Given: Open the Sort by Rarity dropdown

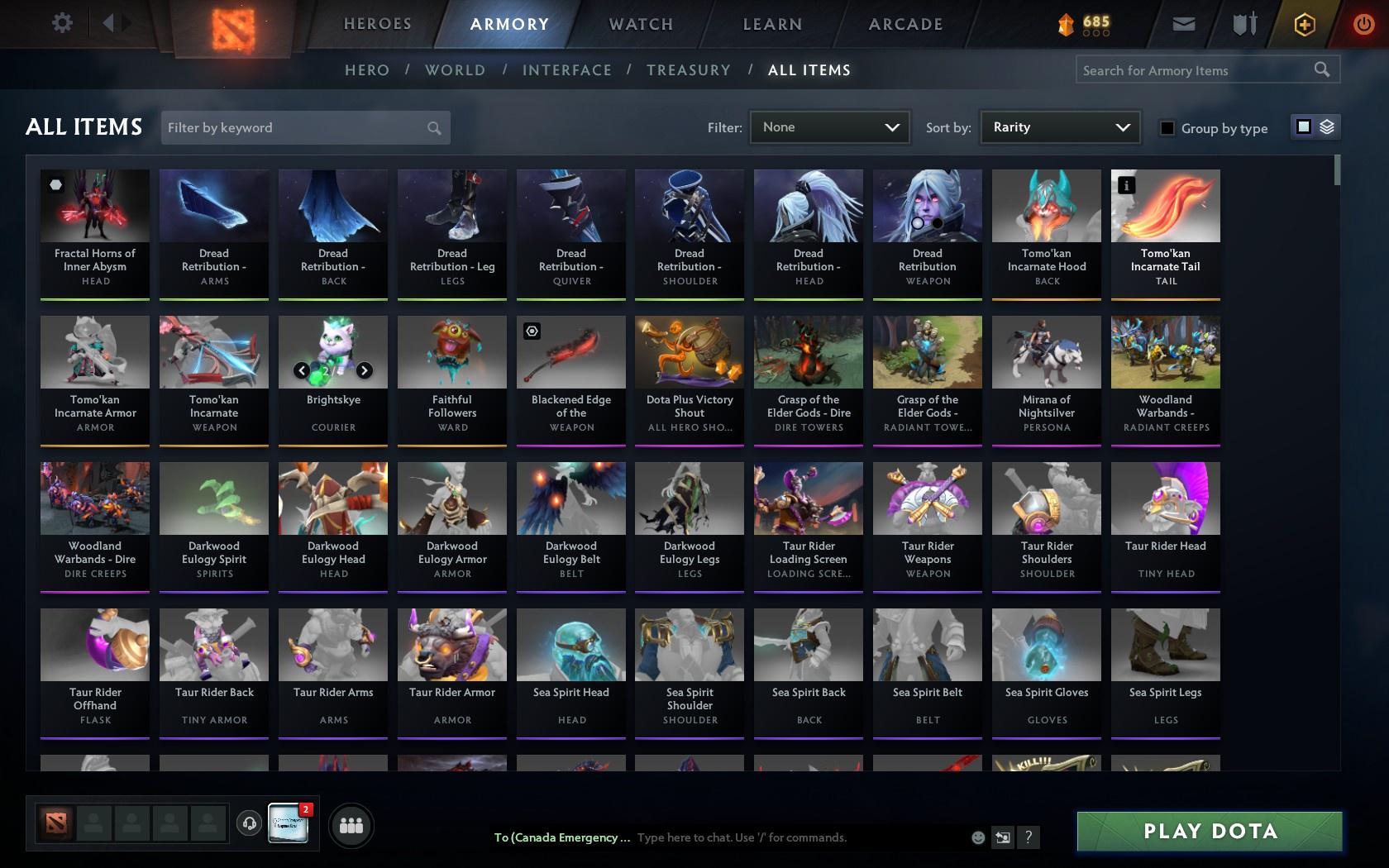Looking at the screenshot, I should point(1059,127).
